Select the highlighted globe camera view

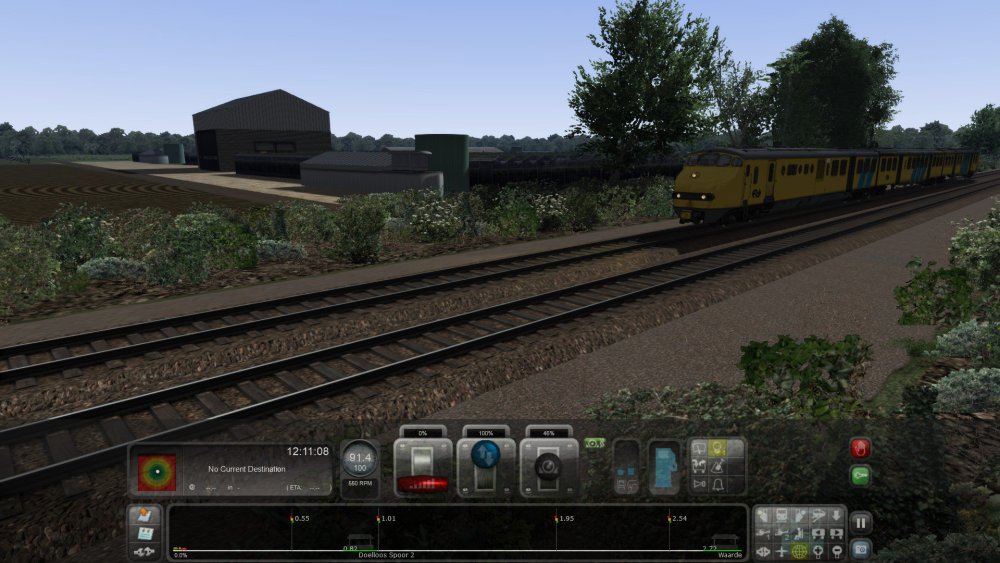pyautogui.click(x=800, y=551)
